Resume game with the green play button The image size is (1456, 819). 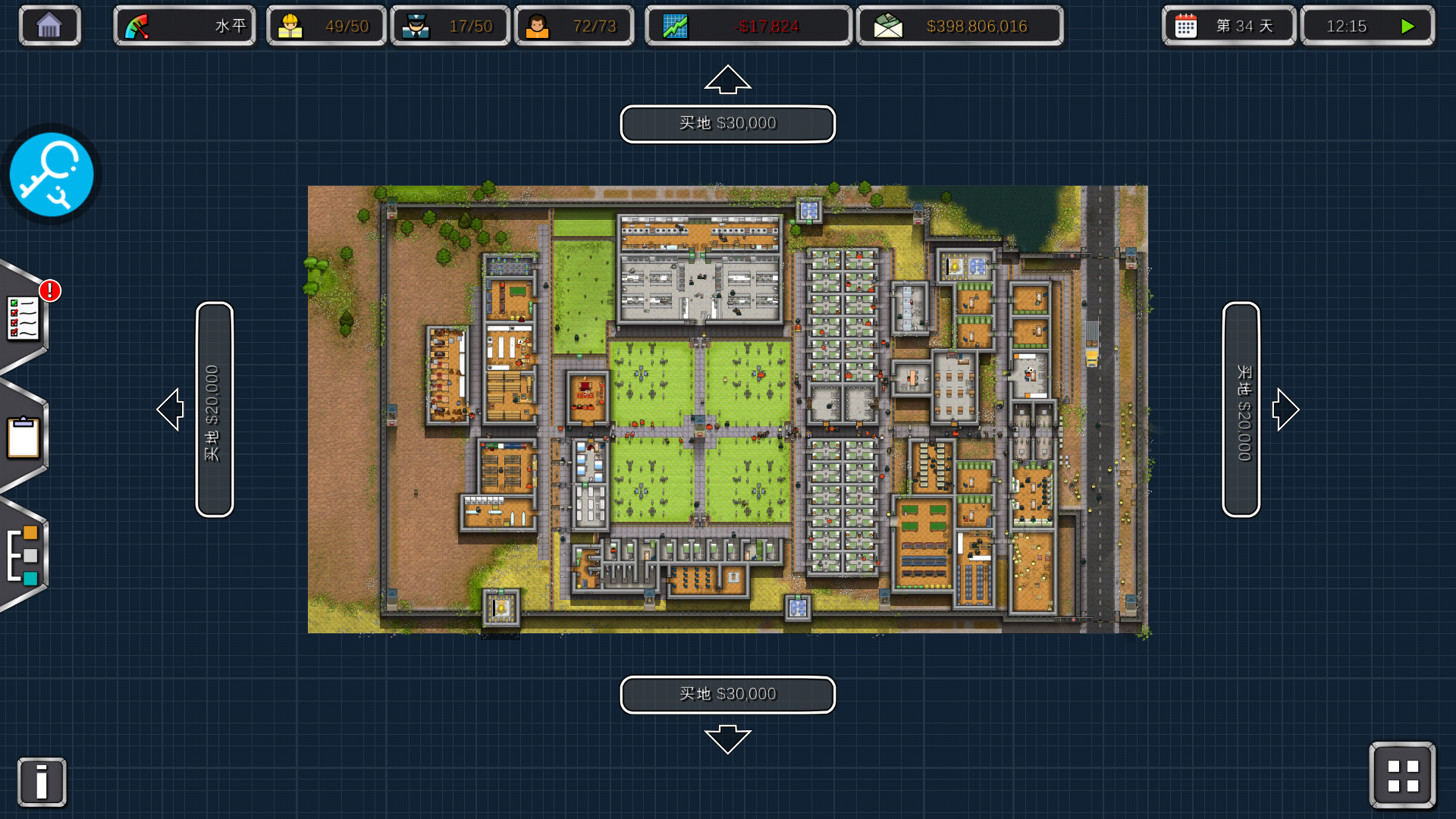coord(1407,26)
